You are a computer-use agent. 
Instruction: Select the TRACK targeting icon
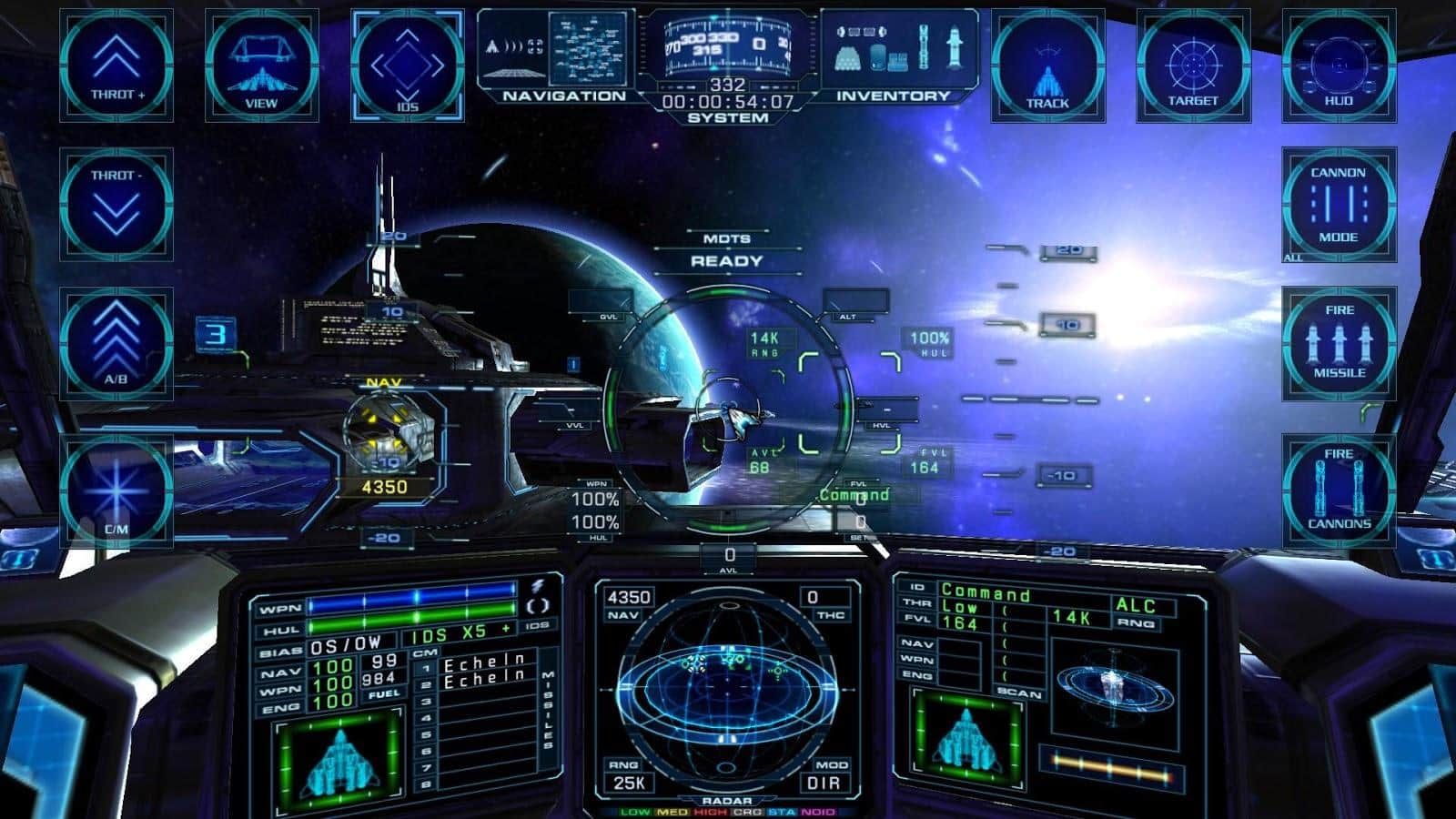point(1047,64)
